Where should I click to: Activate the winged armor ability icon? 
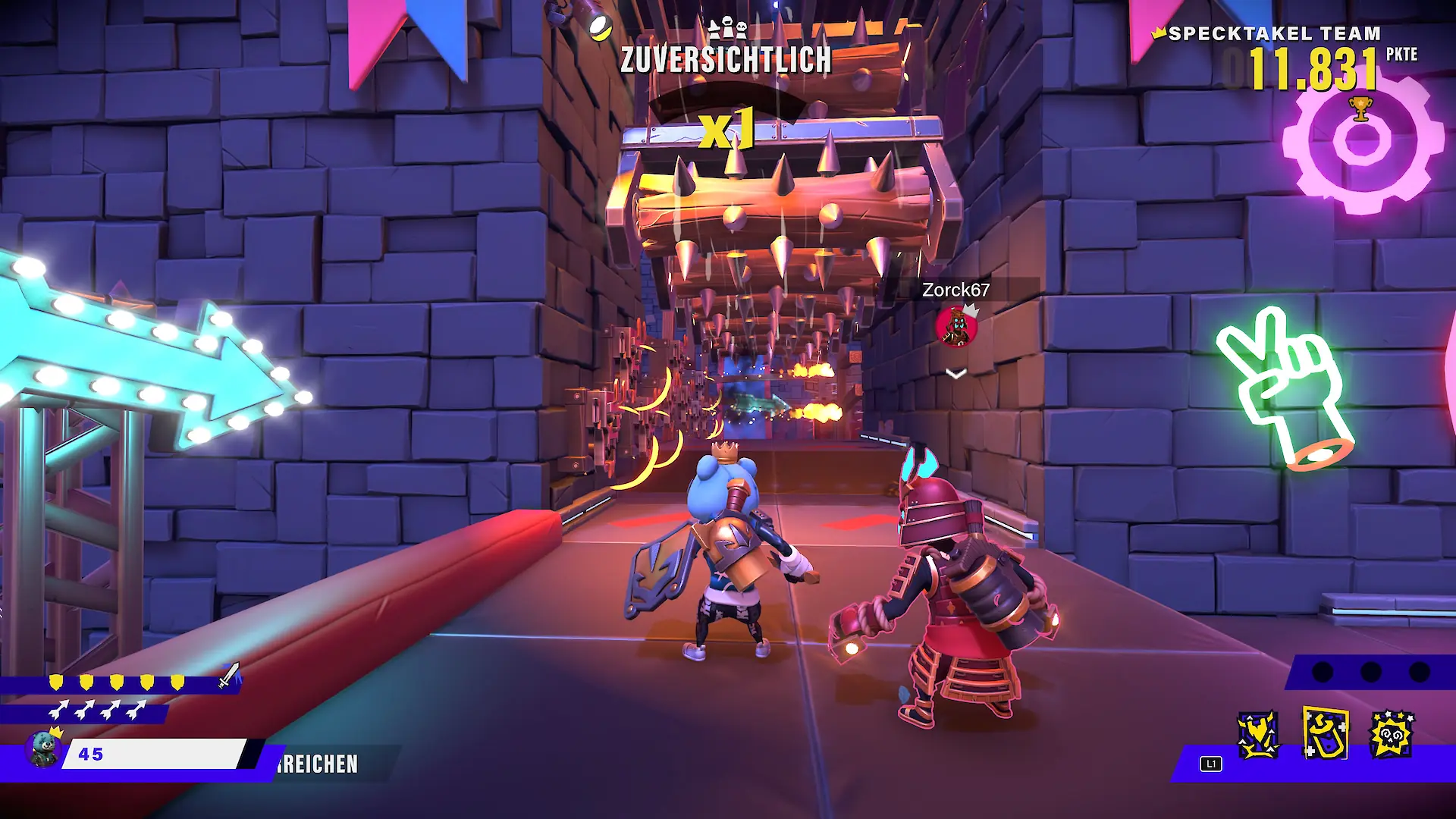[x=1258, y=735]
